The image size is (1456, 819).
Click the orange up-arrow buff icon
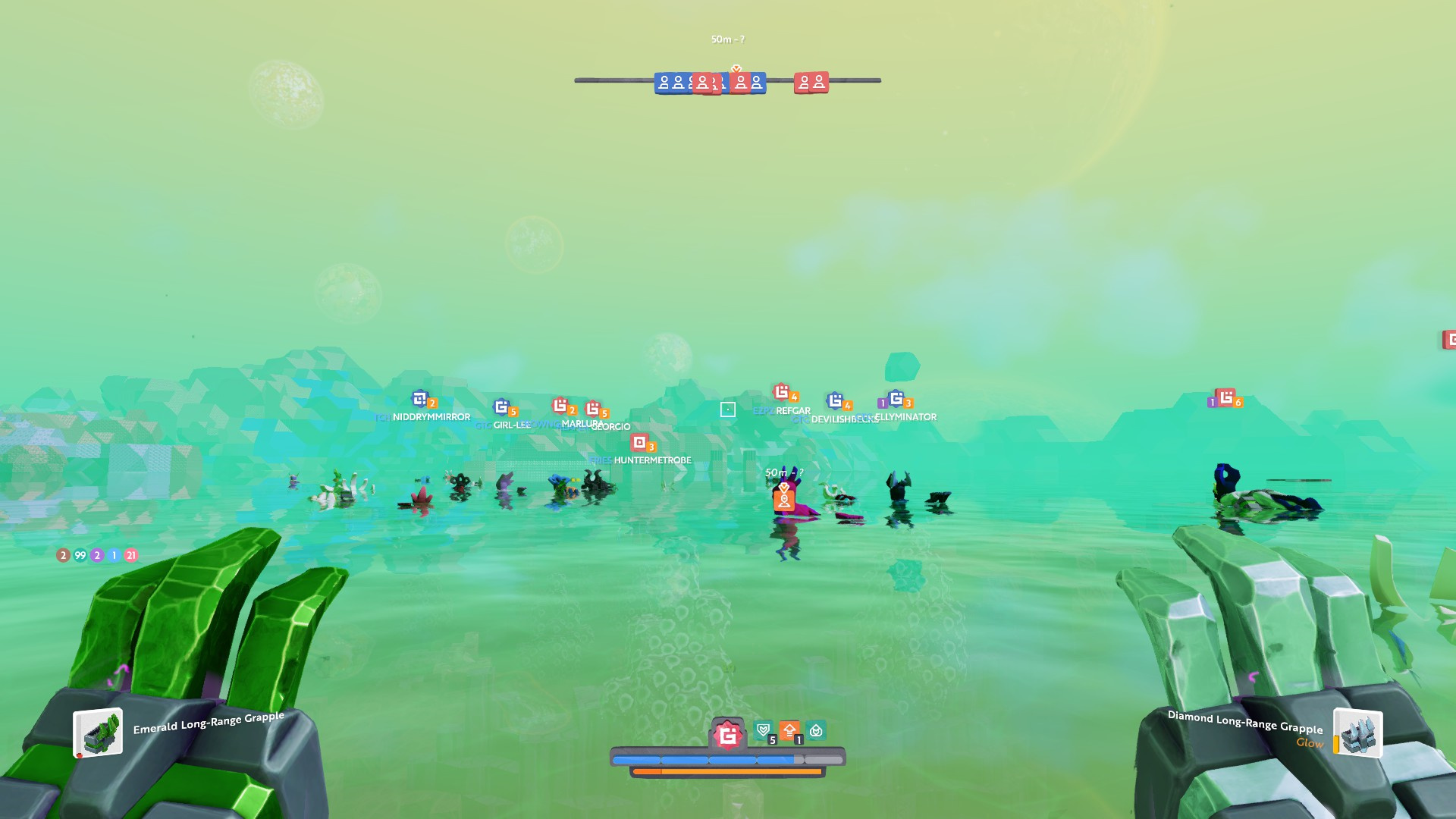(x=789, y=730)
